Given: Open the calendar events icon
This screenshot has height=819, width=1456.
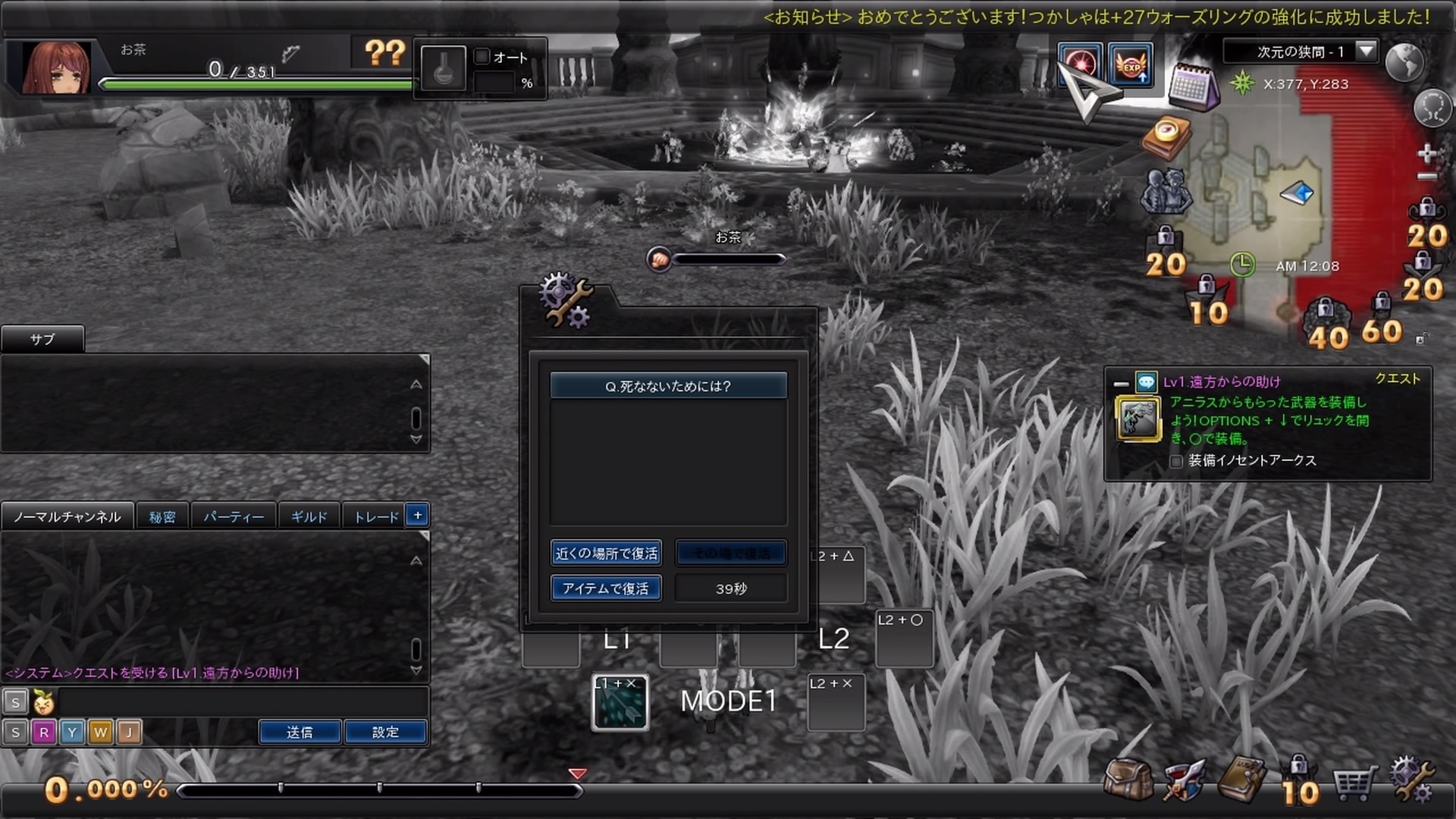Looking at the screenshot, I should [x=1191, y=86].
